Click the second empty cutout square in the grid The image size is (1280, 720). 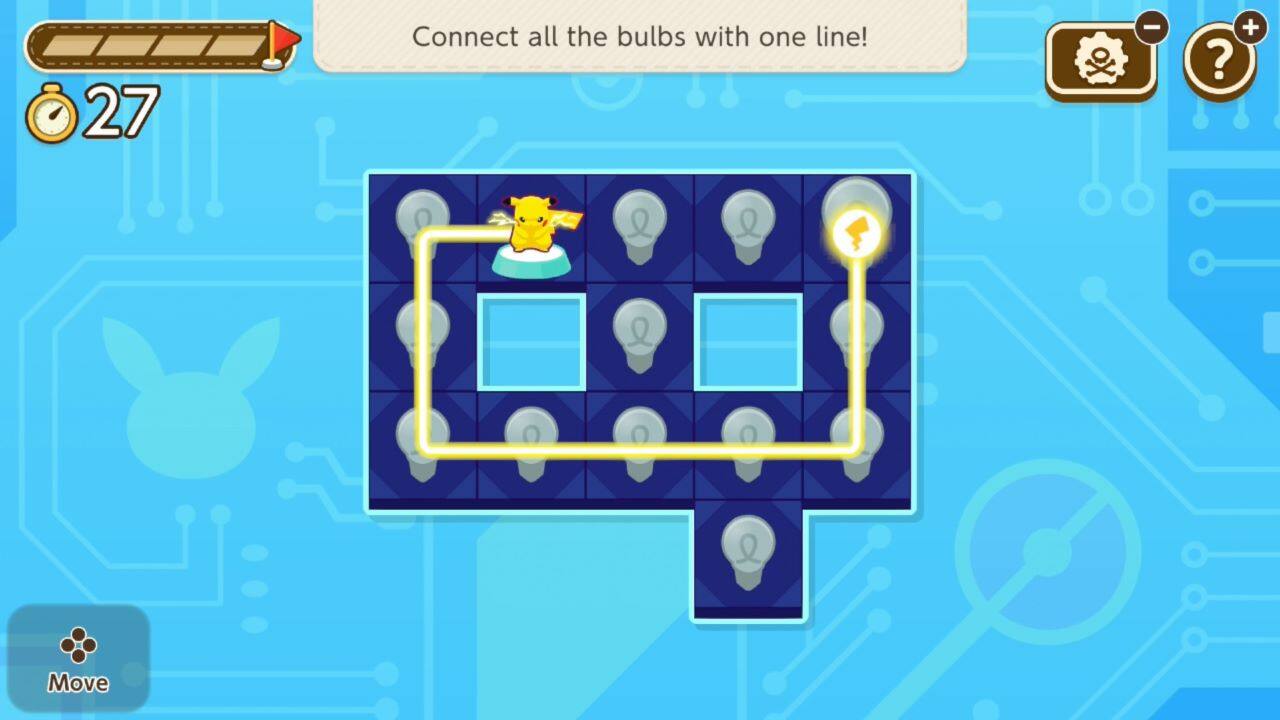[x=748, y=338]
